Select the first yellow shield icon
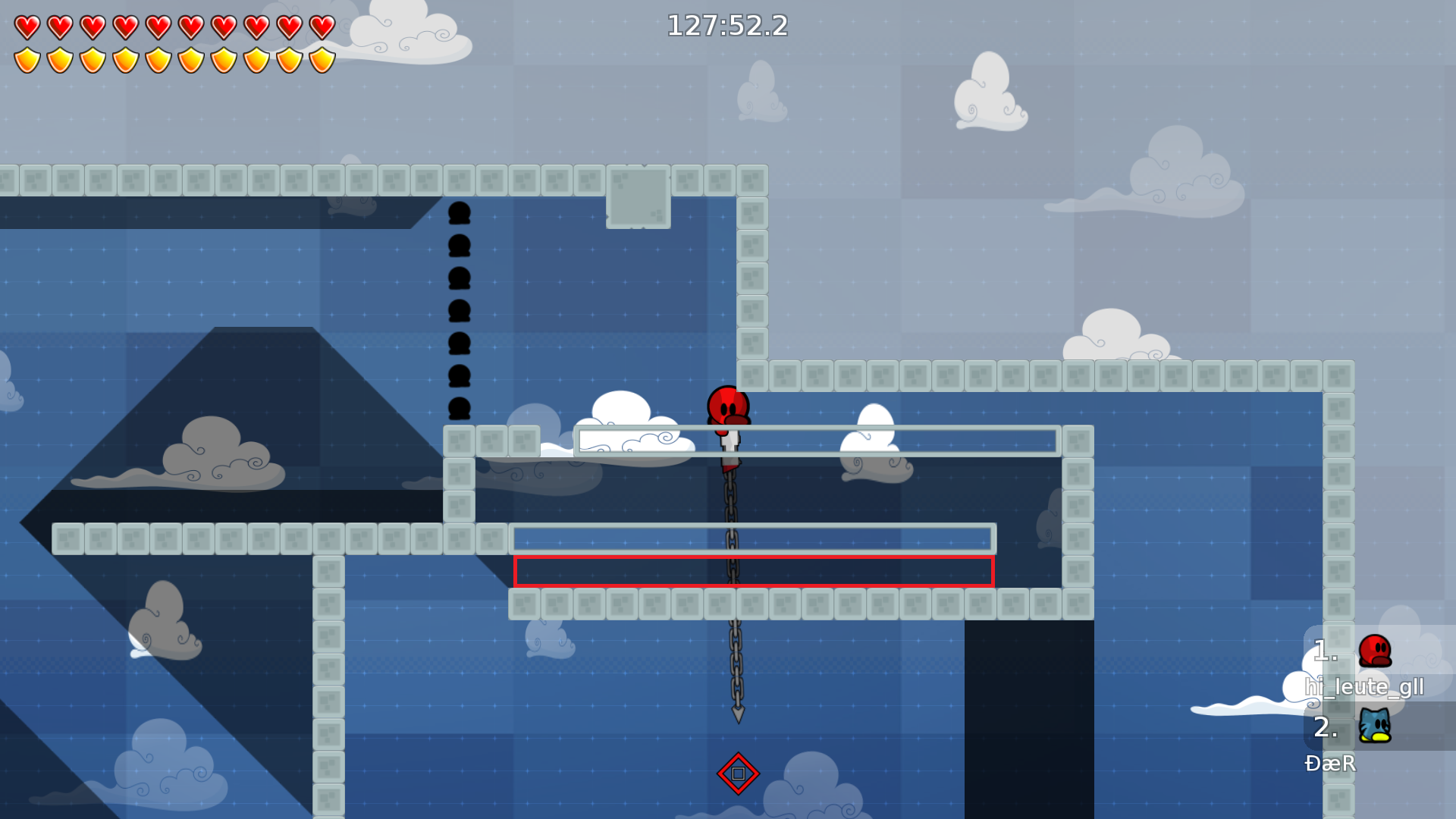 pyautogui.click(x=29, y=59)
